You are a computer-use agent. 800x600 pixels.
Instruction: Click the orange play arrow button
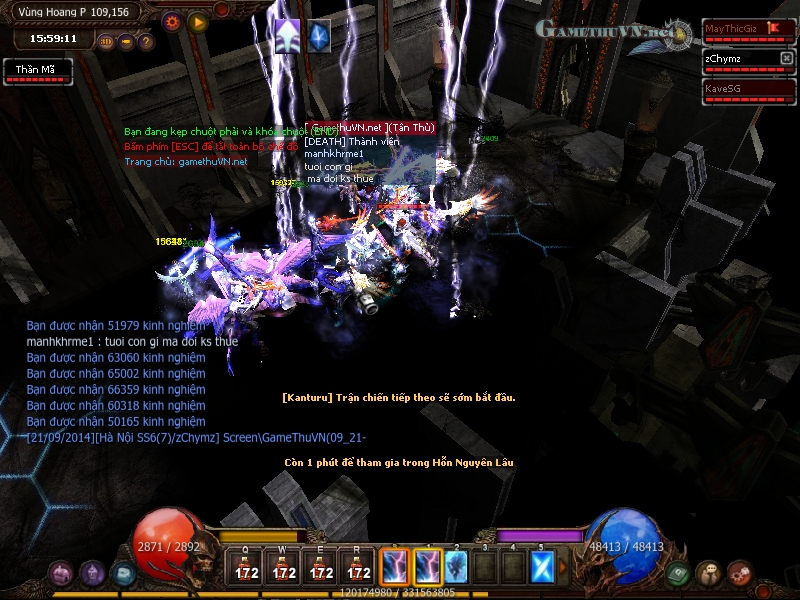[x=198, y=21]
